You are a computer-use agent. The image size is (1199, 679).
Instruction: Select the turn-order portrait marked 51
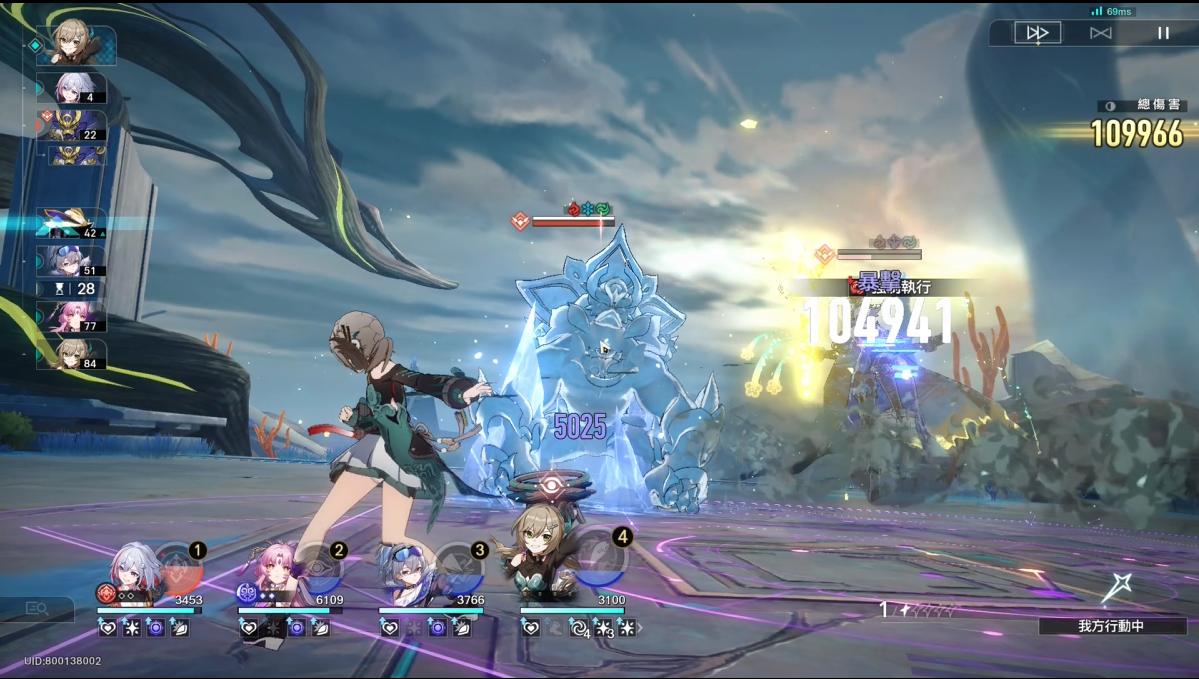72,260
